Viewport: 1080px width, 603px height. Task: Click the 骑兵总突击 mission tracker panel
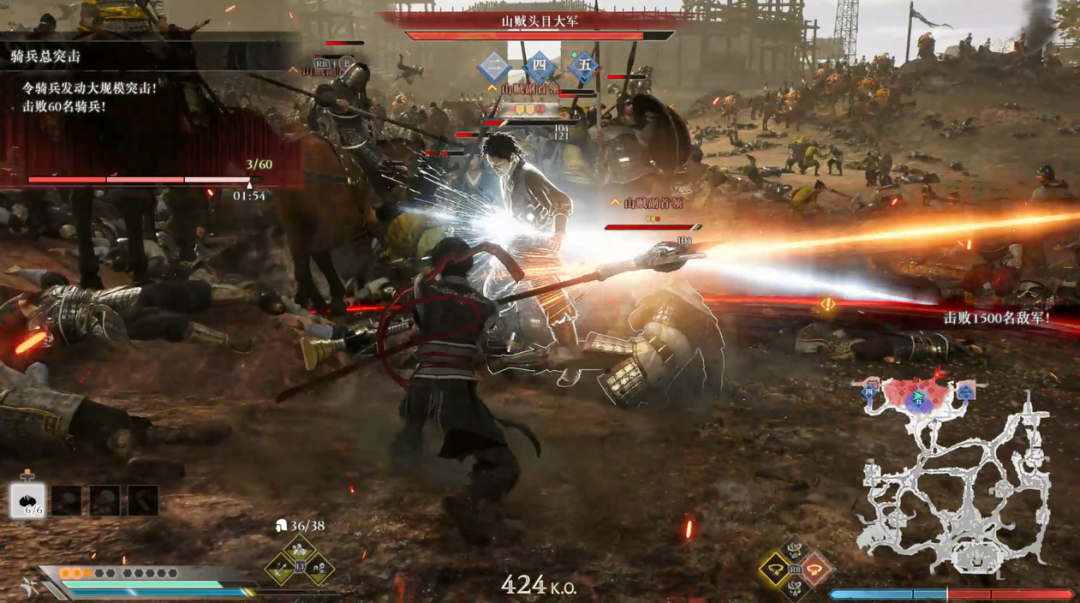[150, 110]
